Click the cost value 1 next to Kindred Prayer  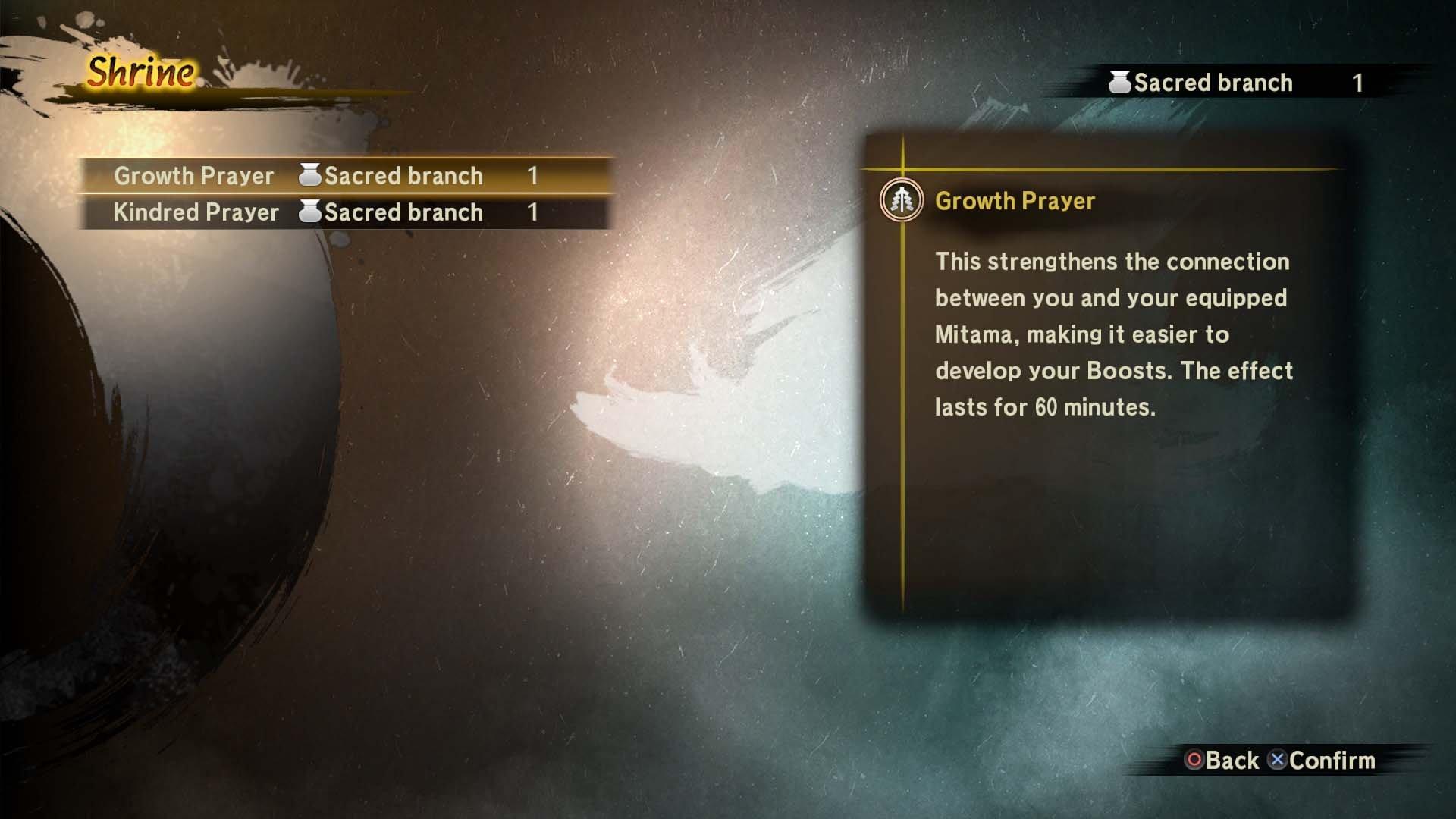coord(535,212)
